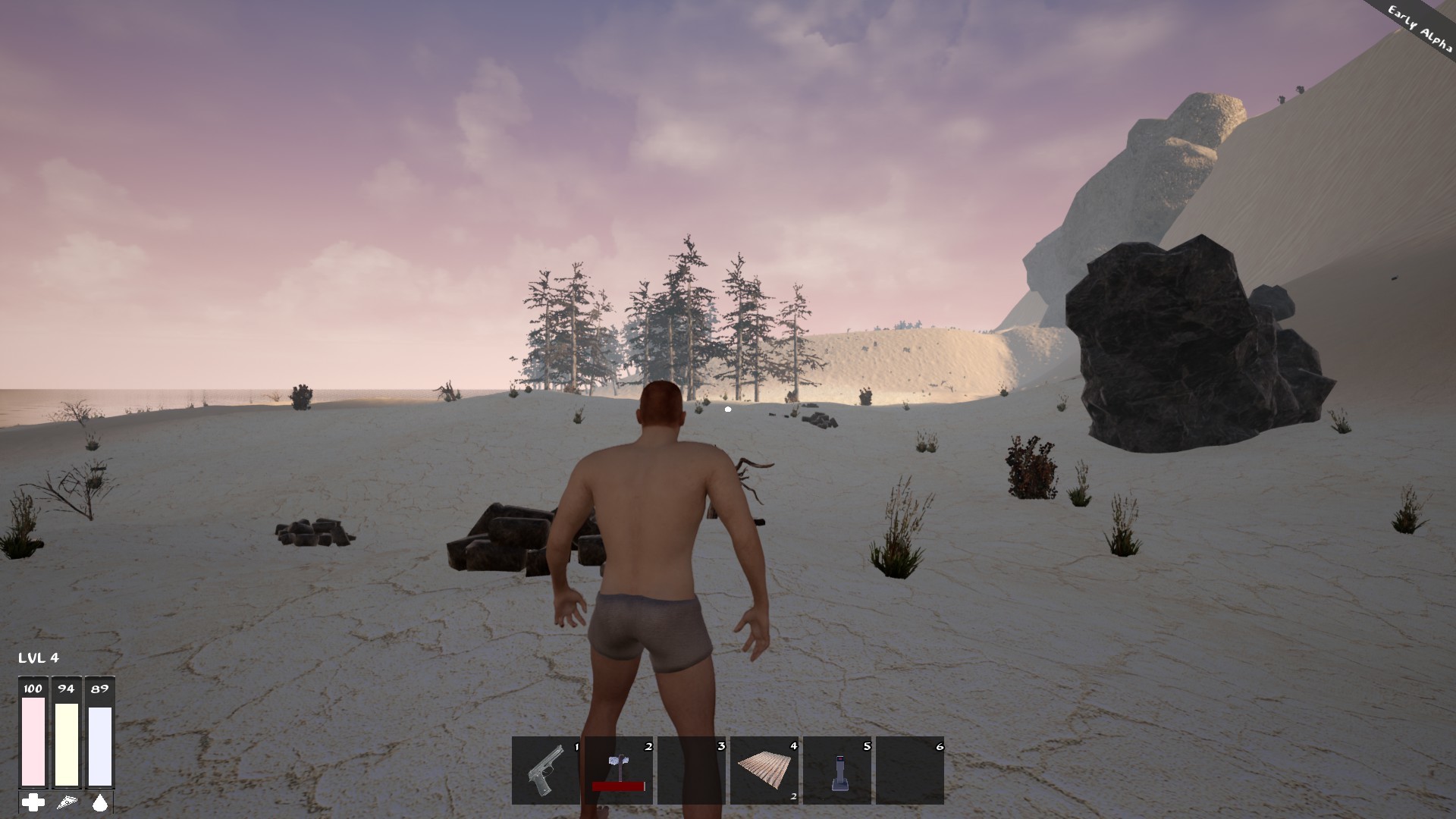Equip the stone hammer in slot 2
This screenshot has width=1456, height=819.
point(618,770)
